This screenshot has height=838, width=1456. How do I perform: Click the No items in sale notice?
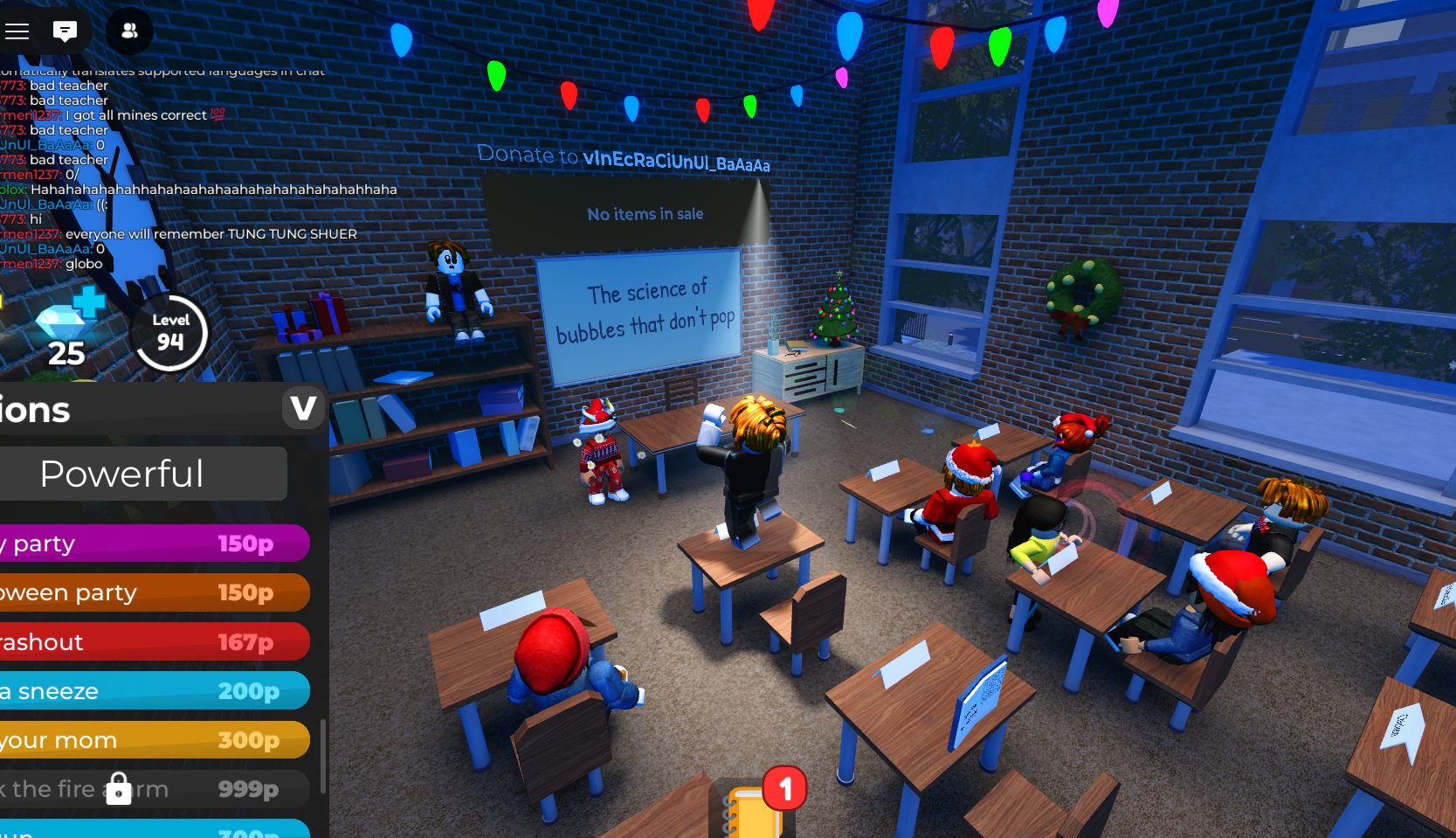coord(645,213)
